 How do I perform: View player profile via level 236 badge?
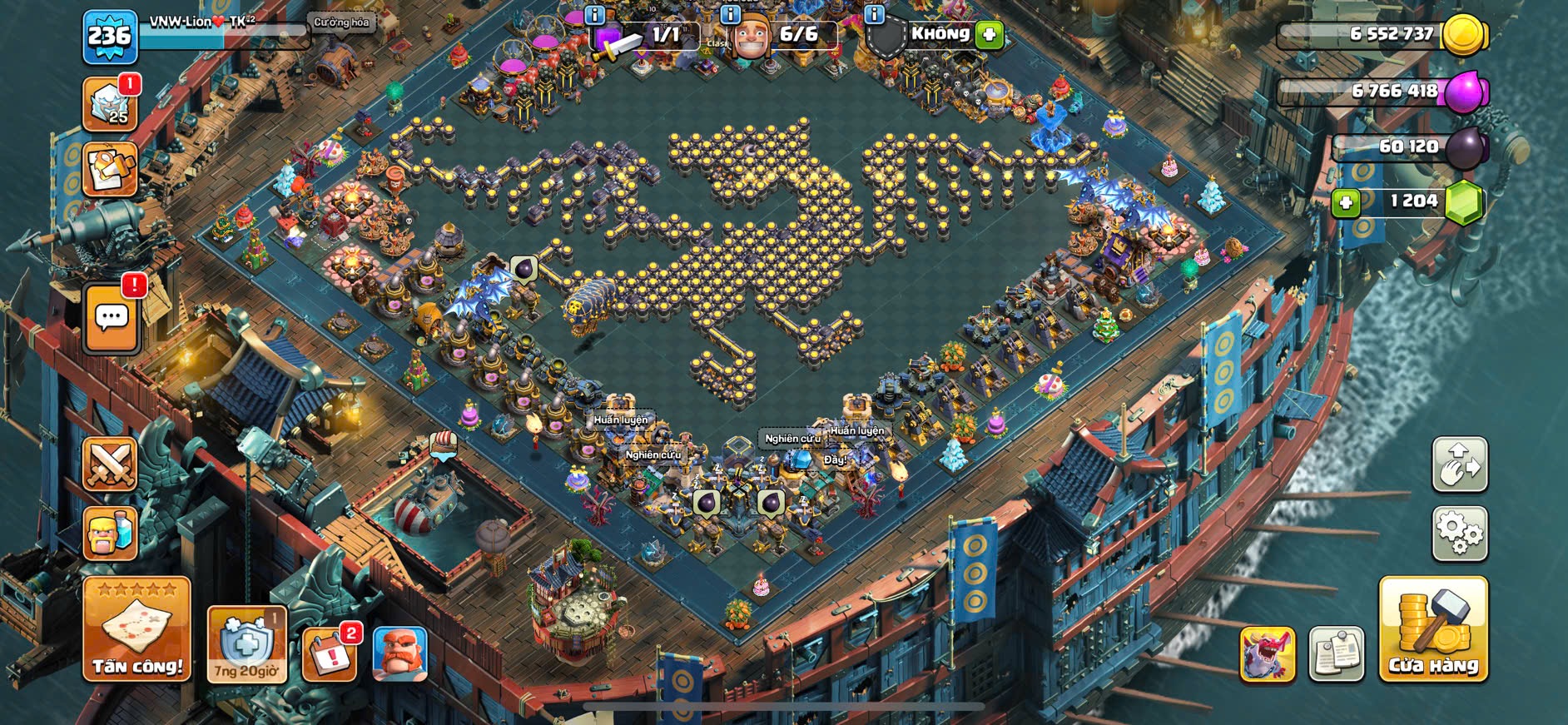110,37
